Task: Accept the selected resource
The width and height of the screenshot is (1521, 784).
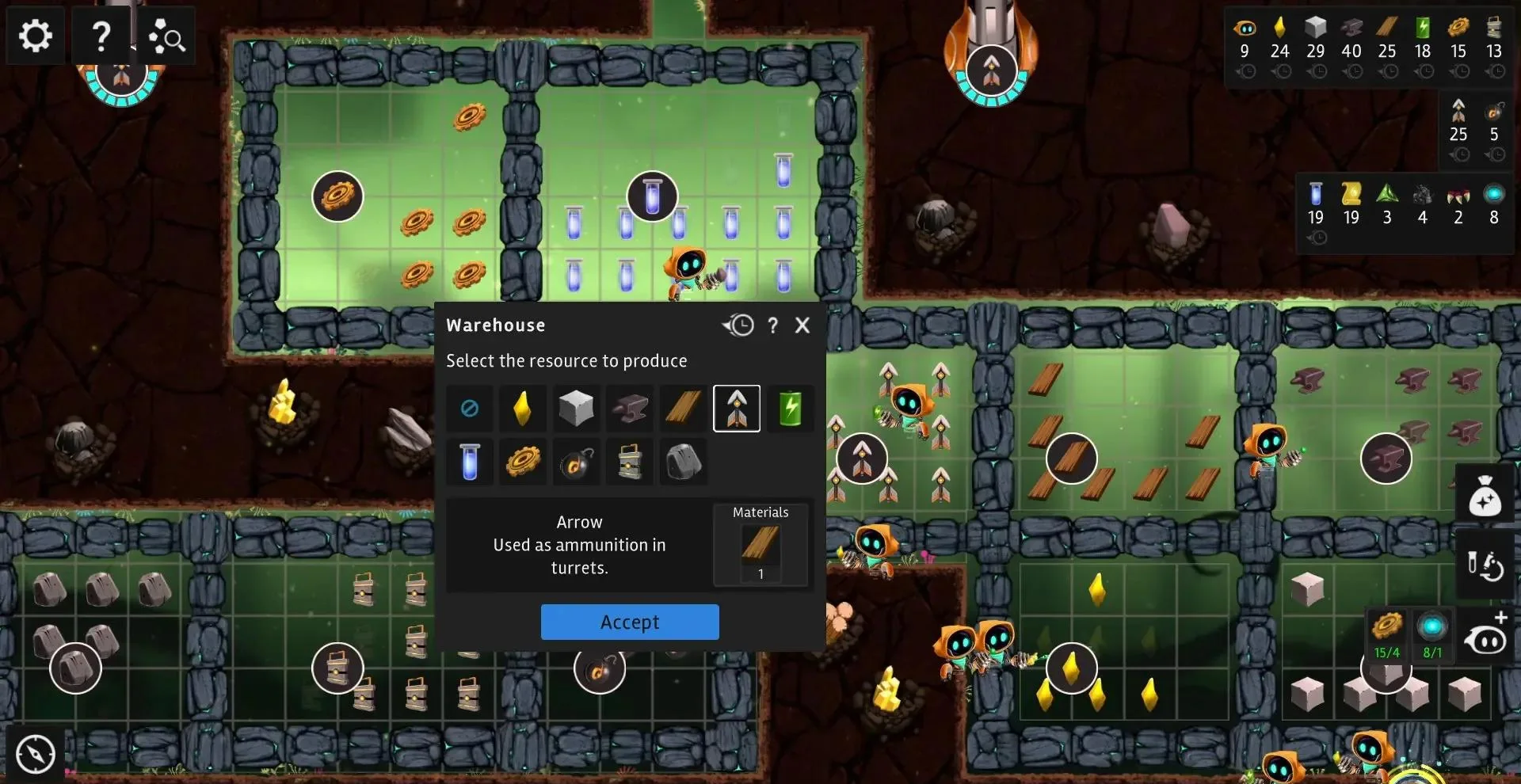Action: click(x=630, y=622)
